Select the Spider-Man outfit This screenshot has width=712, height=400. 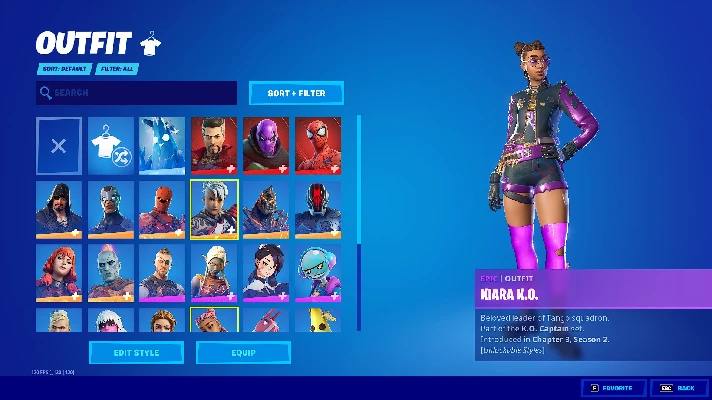[x=318, y=145]
